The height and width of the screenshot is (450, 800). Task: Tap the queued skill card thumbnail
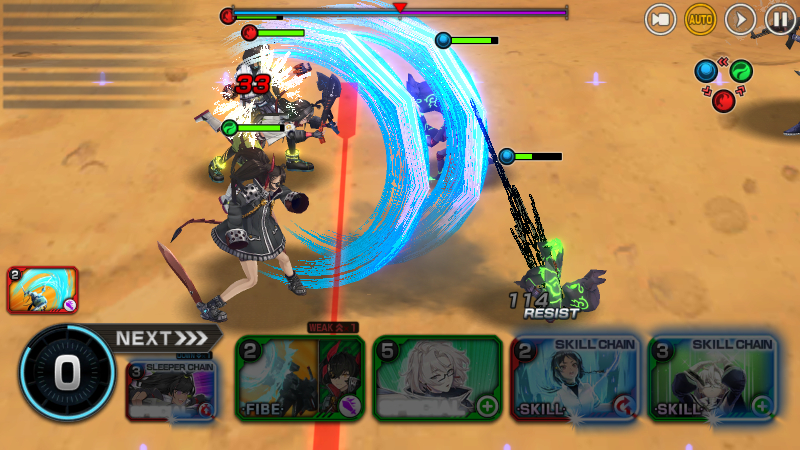[42, 290]
